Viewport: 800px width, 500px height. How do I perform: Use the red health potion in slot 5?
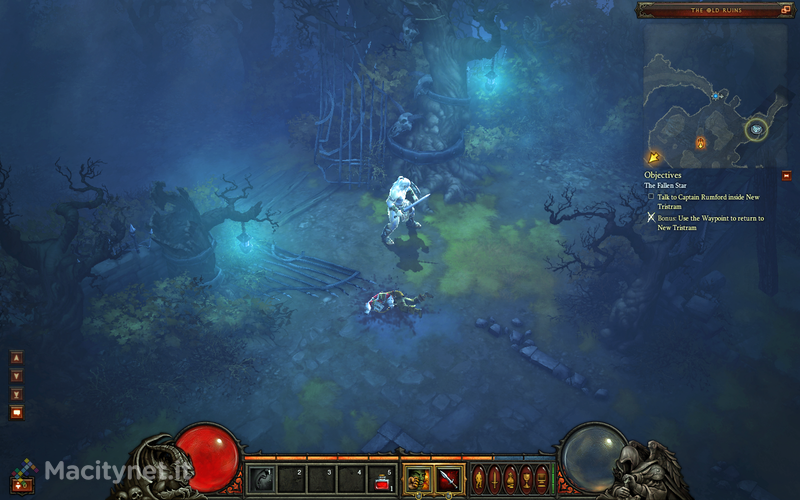(x=382, y=478)
